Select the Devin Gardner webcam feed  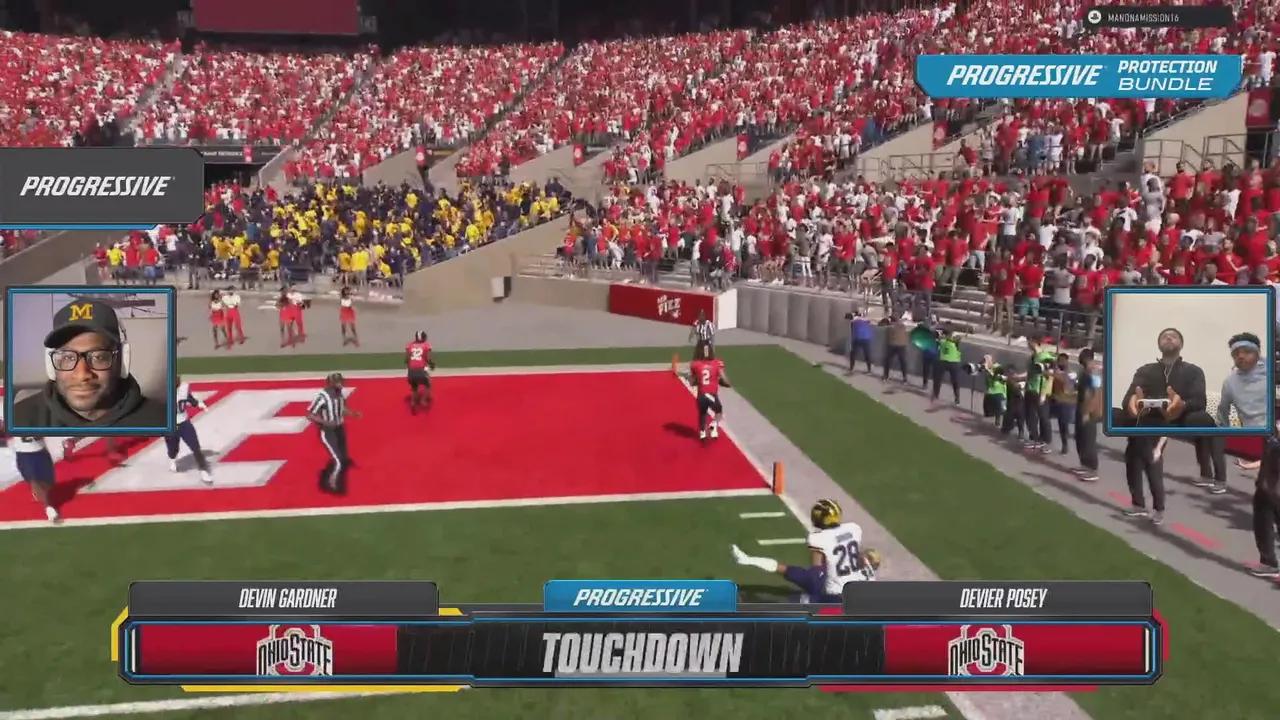[91, 361]
